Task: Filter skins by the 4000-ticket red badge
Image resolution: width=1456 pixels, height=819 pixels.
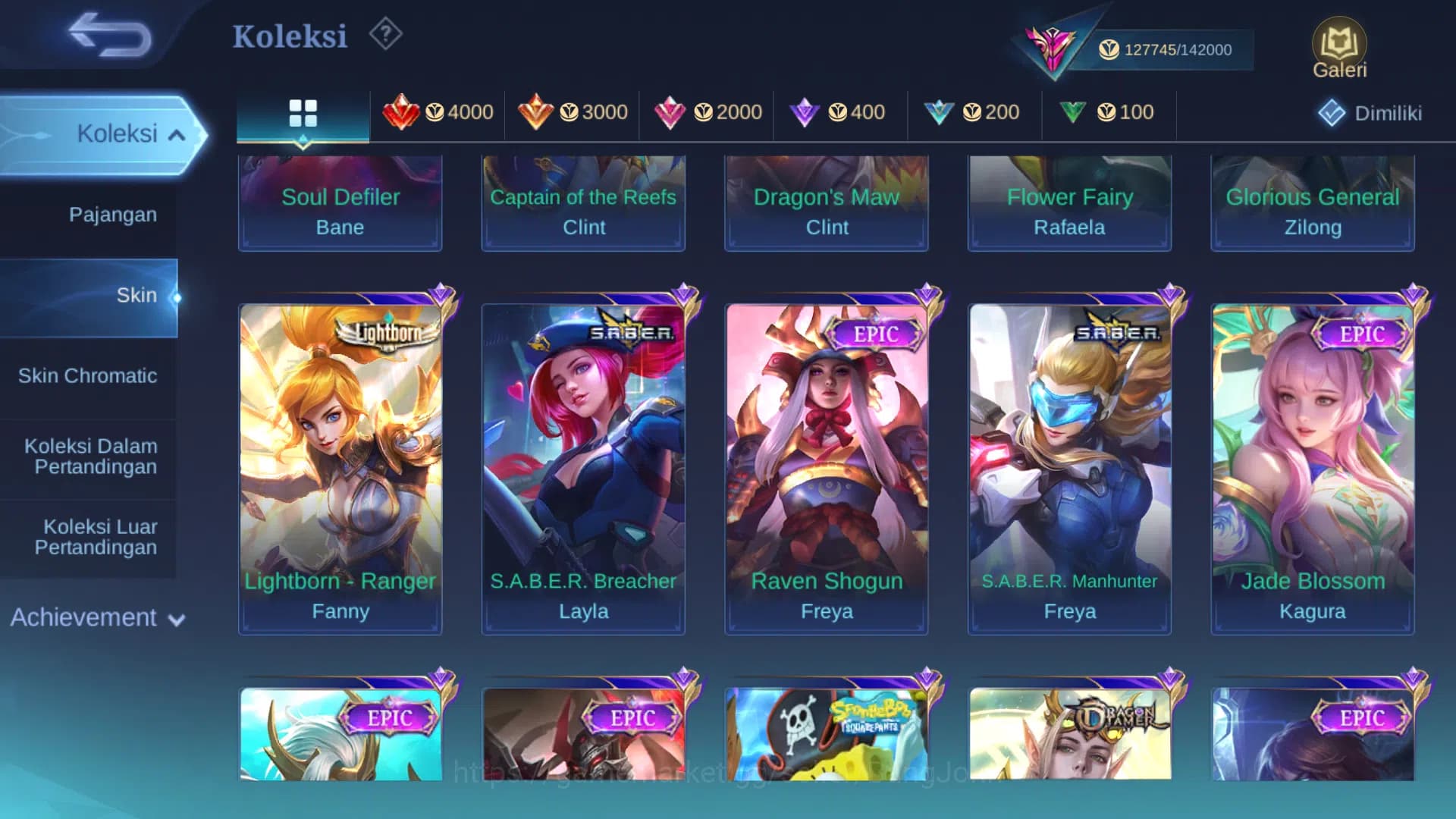Action: pos(438,112)
